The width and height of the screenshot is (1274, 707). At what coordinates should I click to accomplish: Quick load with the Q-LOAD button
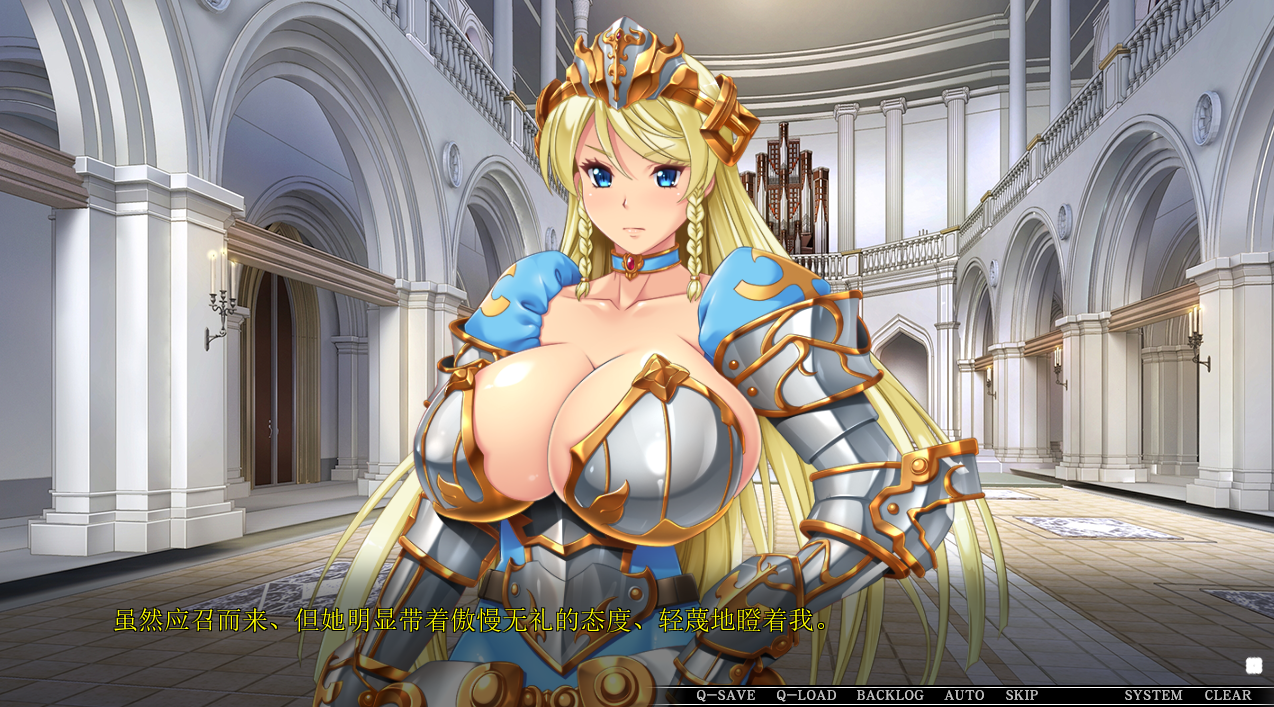pyautogui.click(x=806, y=695)
